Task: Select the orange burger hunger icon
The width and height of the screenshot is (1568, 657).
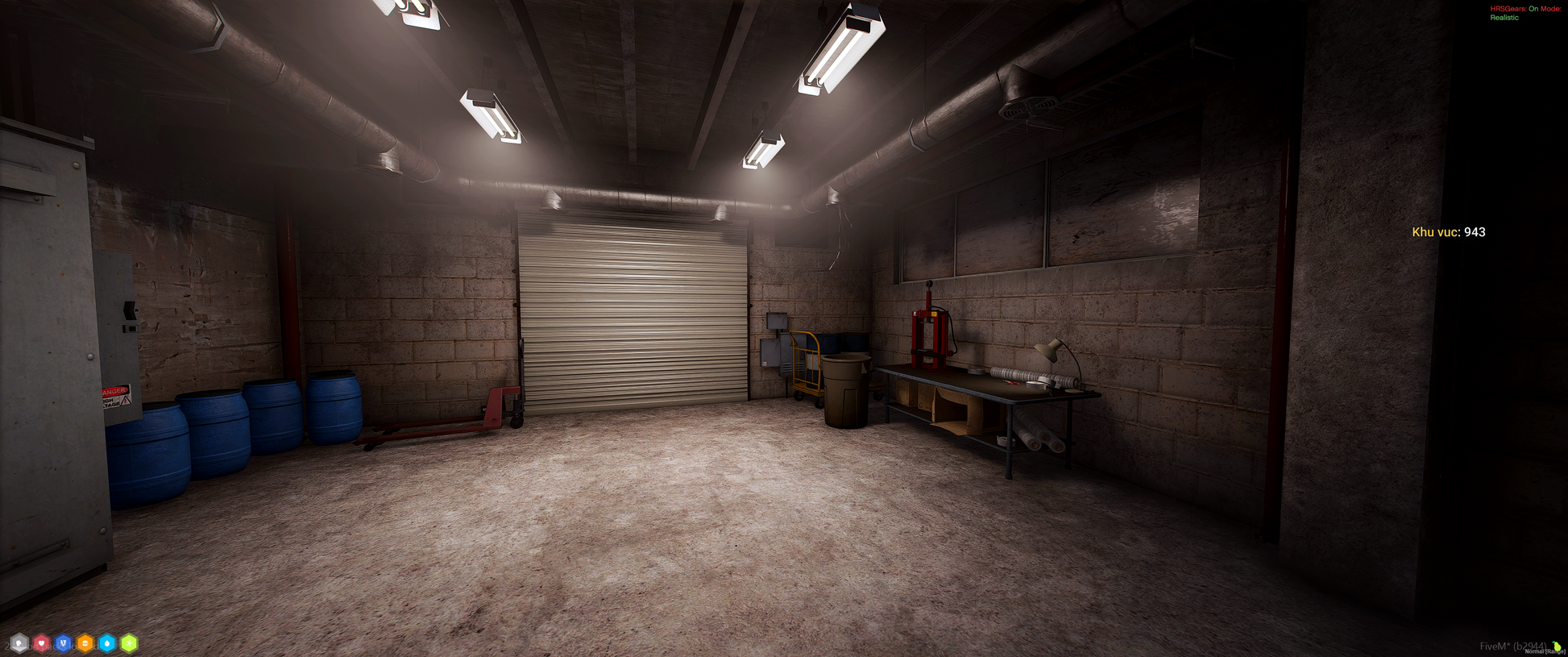Action: (85, 643)
